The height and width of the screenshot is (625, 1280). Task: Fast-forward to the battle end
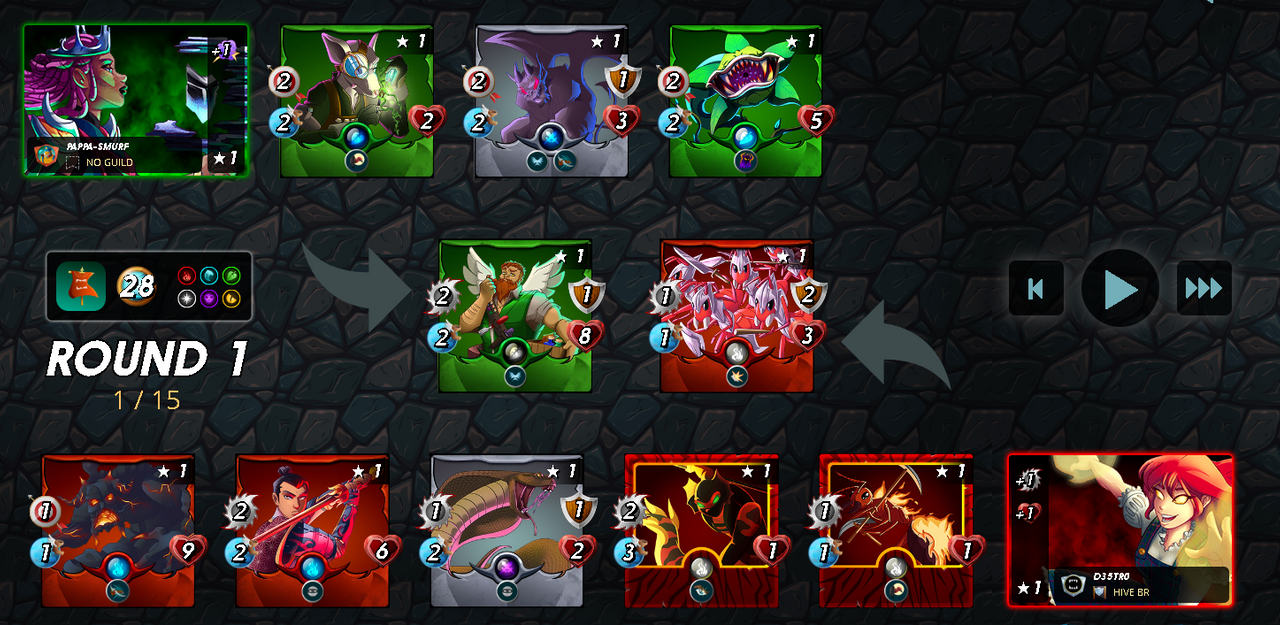(1203, 289)
